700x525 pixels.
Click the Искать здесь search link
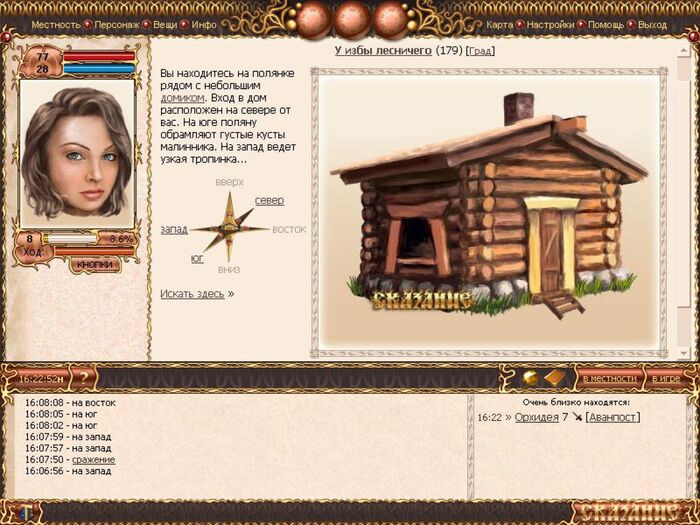coord(193,294)
